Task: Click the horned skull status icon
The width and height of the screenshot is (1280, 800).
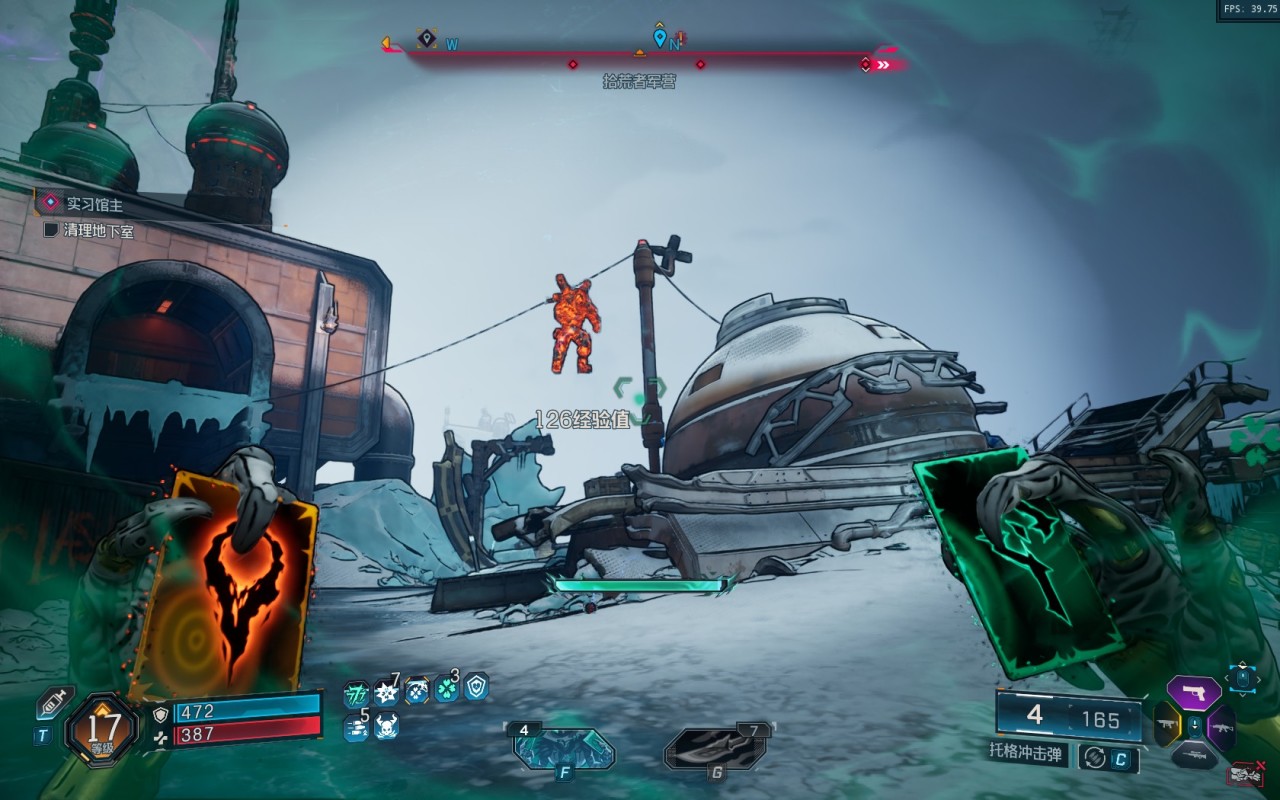Action: point(386,727)
